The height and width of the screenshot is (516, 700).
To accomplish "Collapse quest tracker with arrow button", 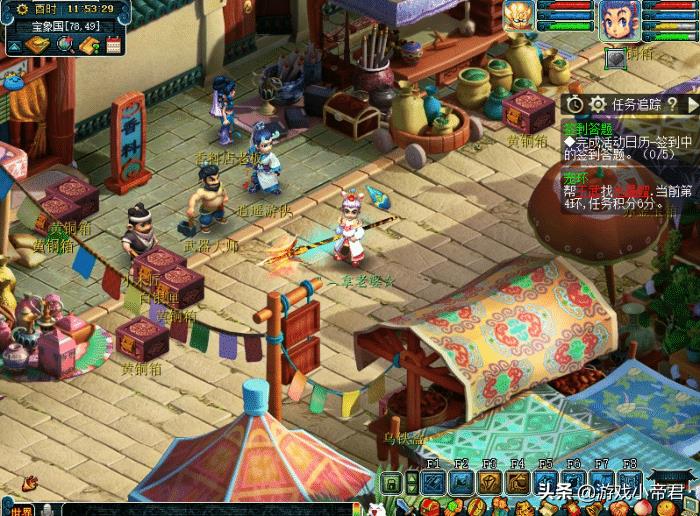I will pyautogui.click(x=693, y=103).
